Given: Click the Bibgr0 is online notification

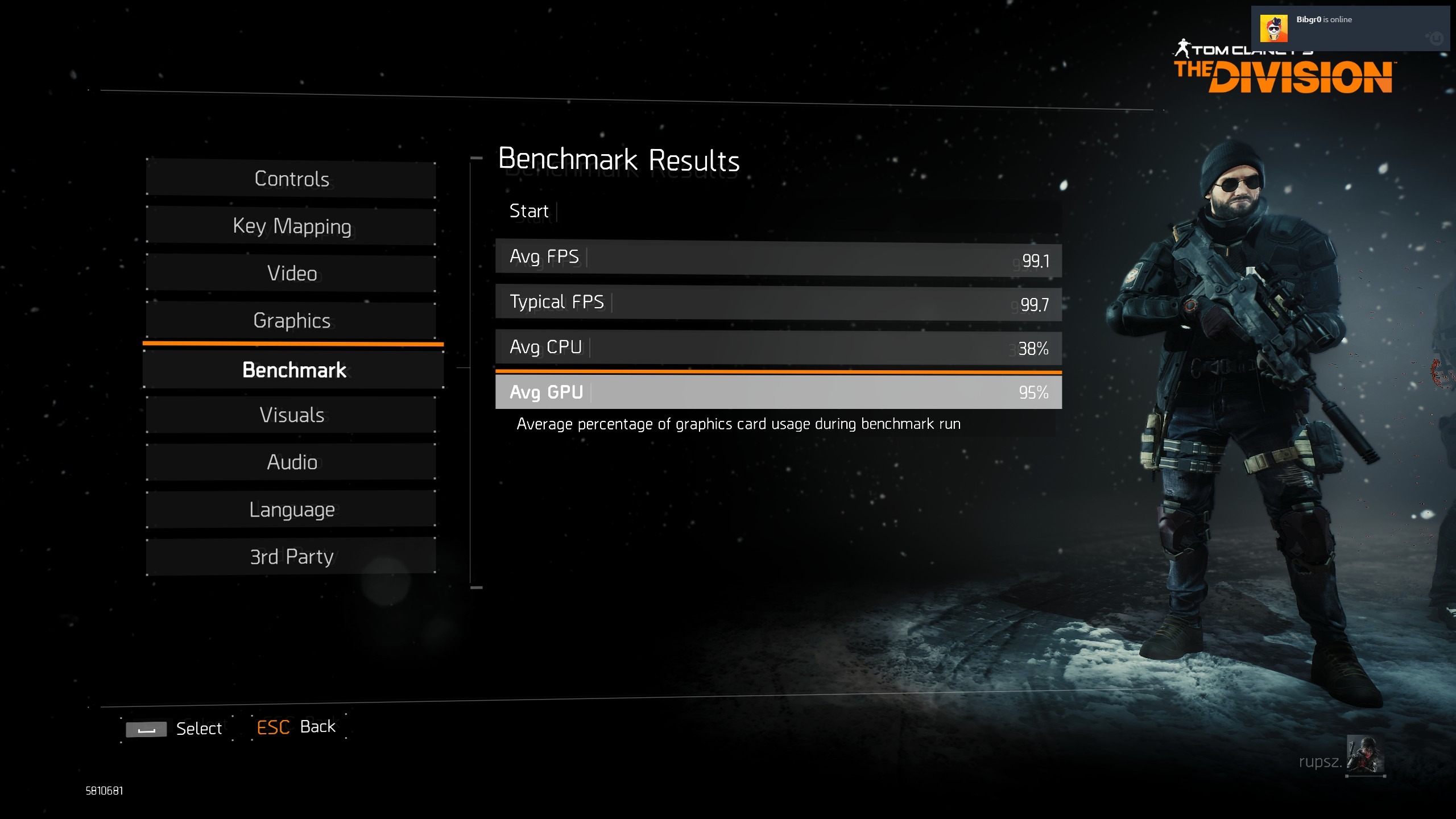Looking at the screenshot, I should pos(1349,28).
